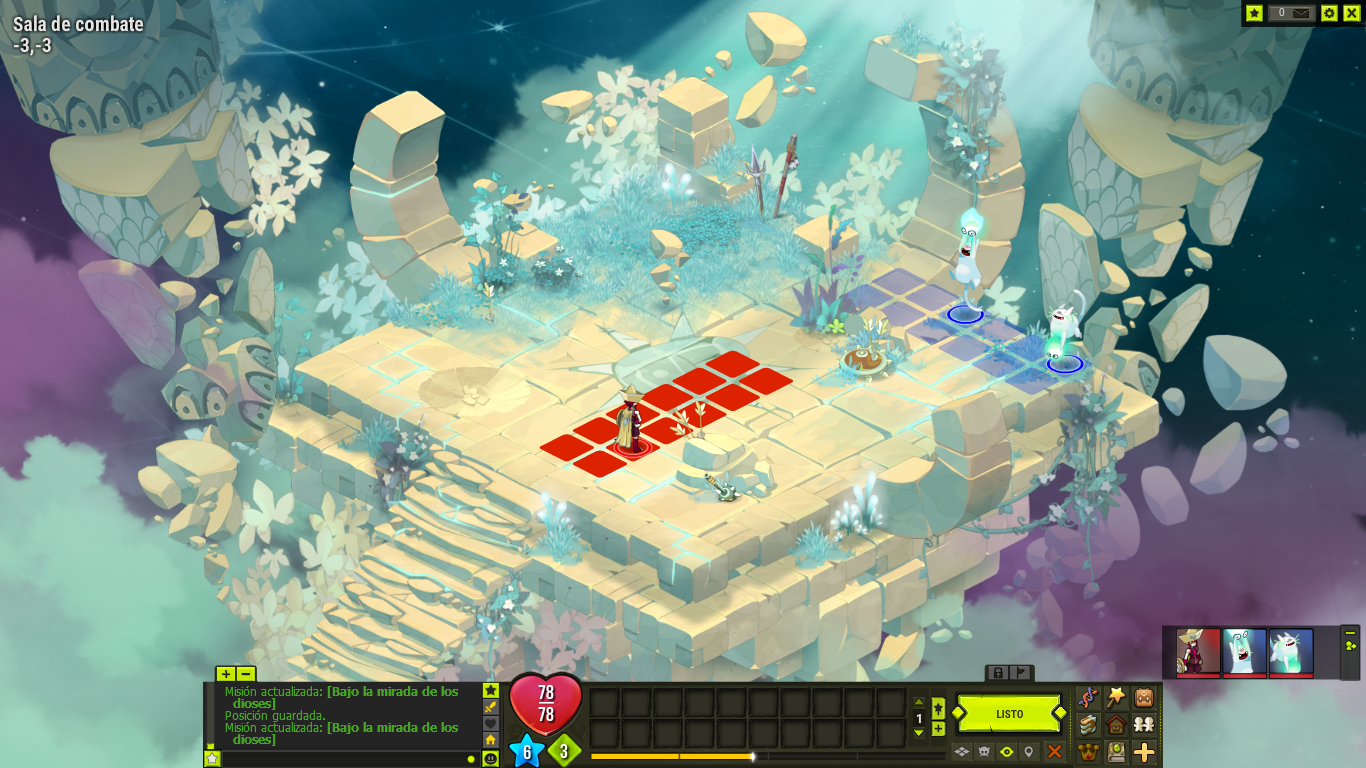
Task: Open the friends two-figures icon
Action: click(x=1144, y=724)
